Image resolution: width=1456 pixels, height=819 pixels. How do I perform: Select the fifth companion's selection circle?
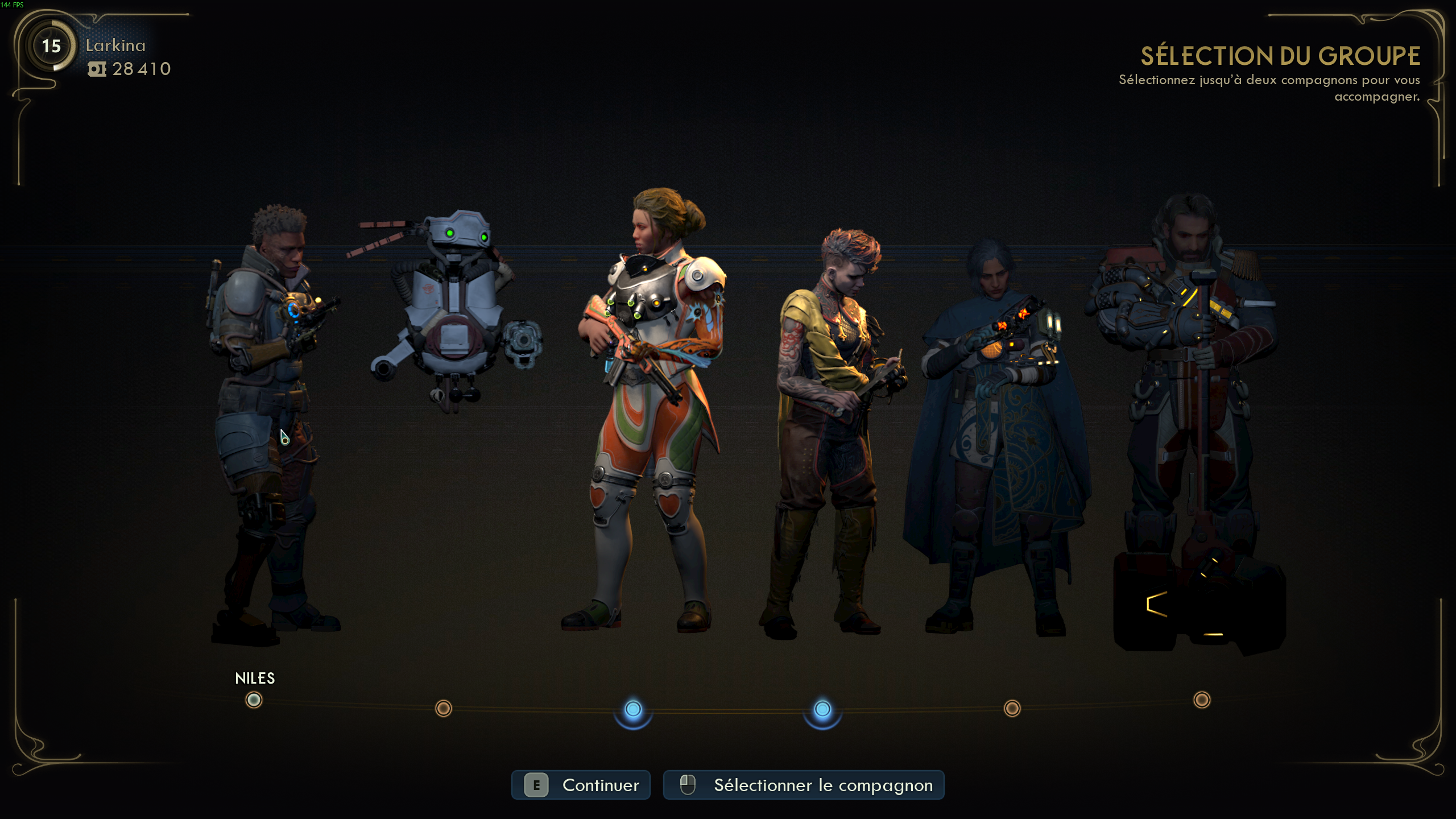pyautogui.click(x=1012, y=707)
